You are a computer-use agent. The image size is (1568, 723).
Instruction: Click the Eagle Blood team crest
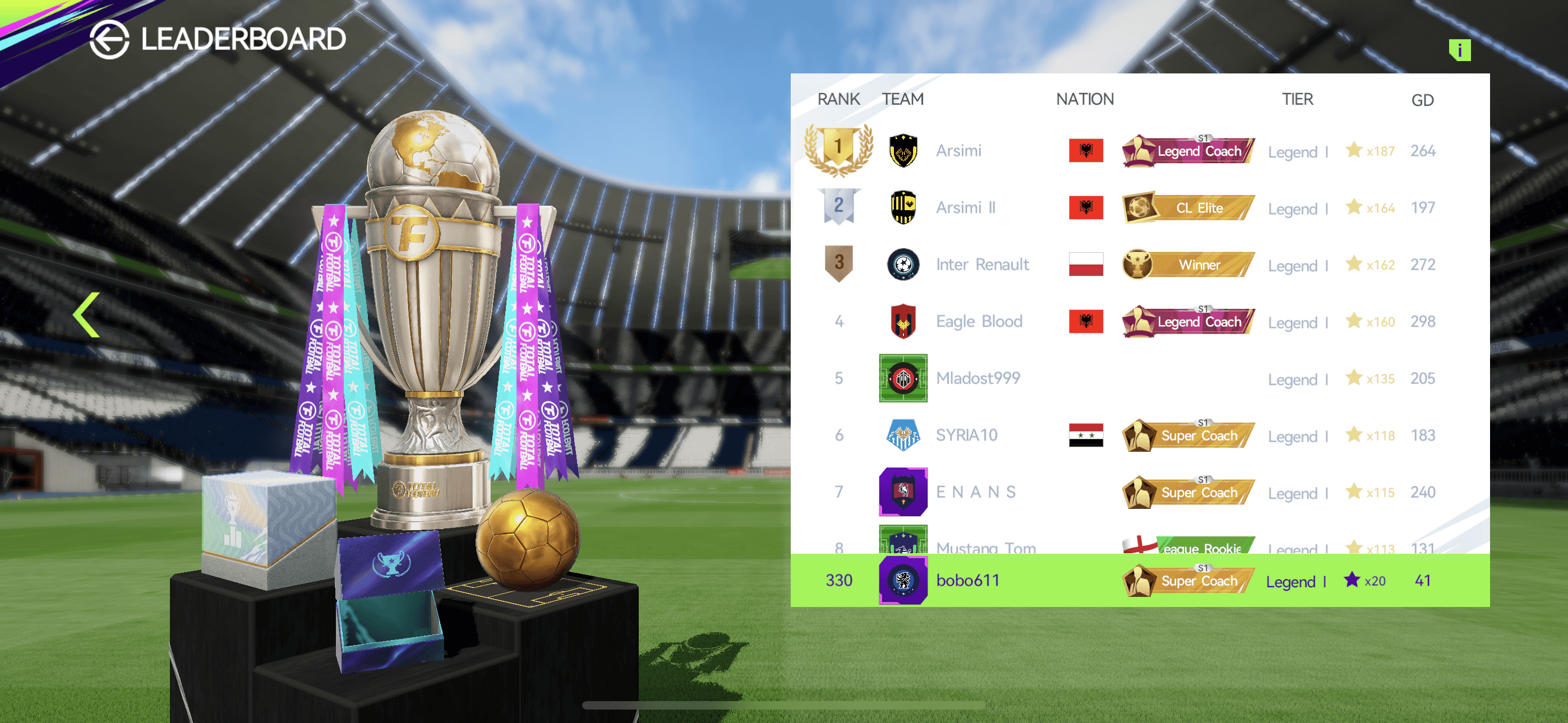point(903,321)
